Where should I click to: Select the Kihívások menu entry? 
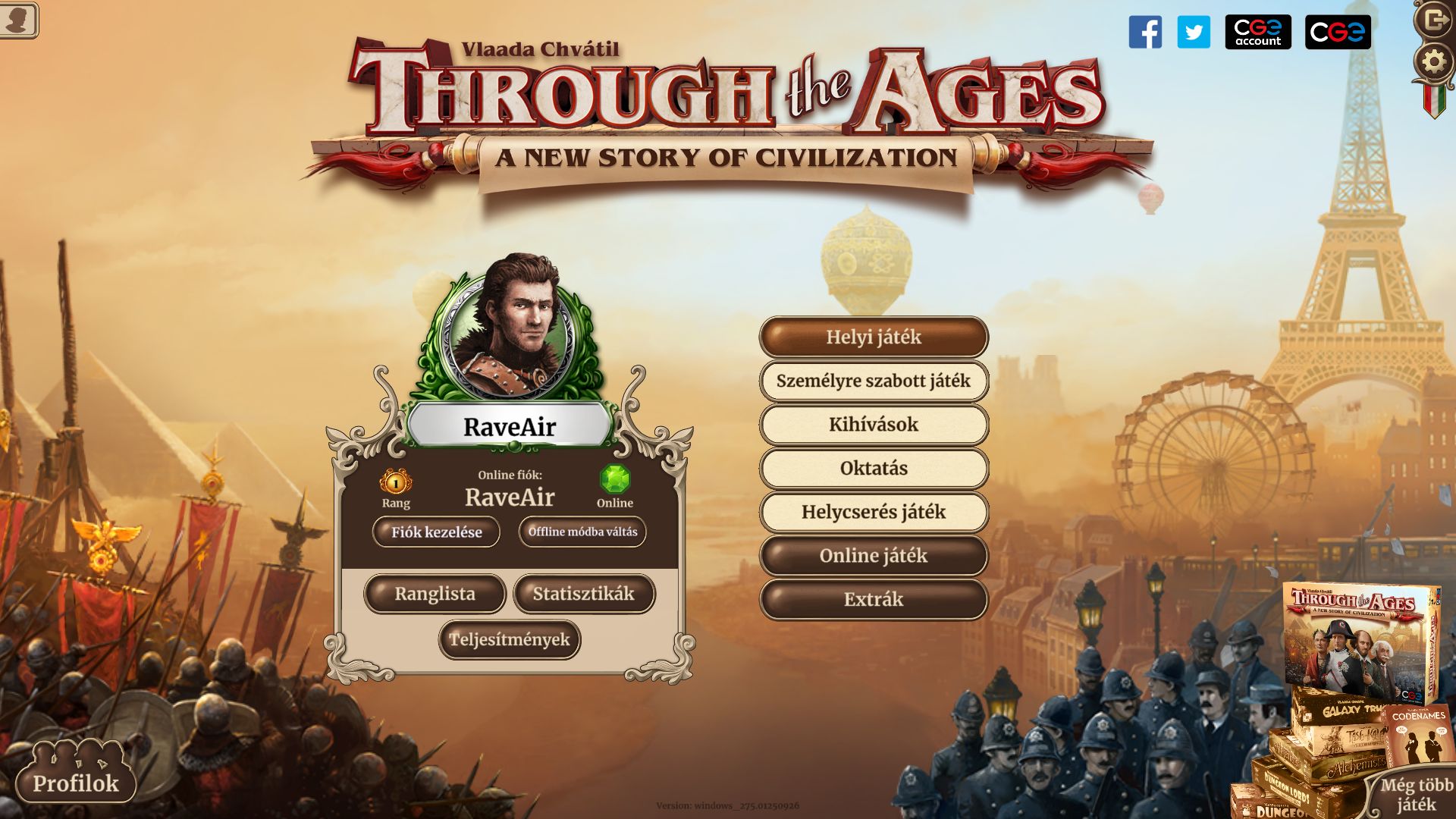pyautogui.click(x=874, y=425)
